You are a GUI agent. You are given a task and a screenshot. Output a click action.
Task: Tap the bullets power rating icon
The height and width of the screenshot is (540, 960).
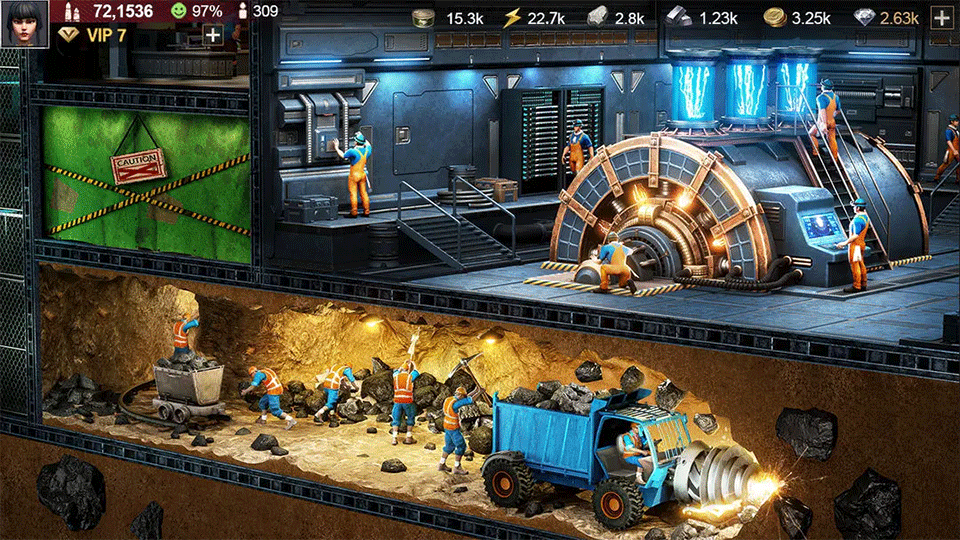pyautogui.click(x=71, y=11)
